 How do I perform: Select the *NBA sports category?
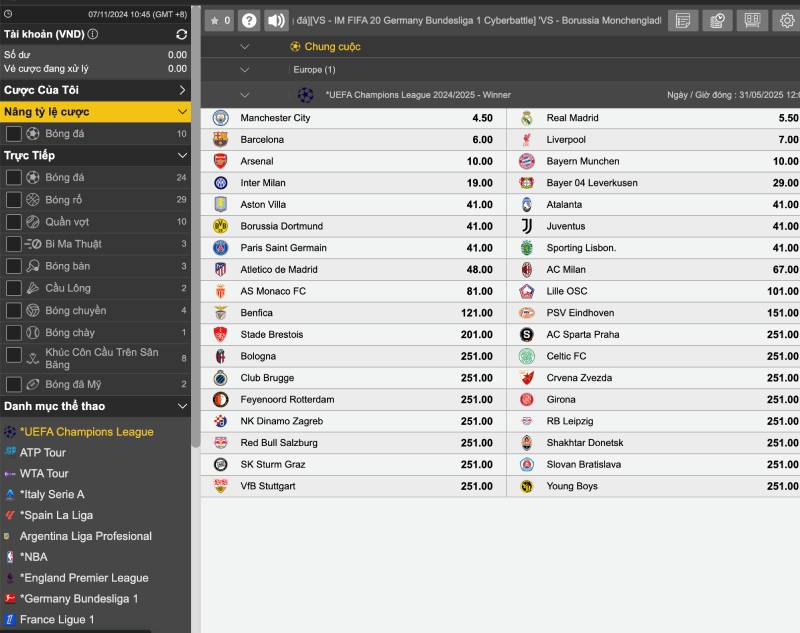pyautogui.click(x=33, y=557)
